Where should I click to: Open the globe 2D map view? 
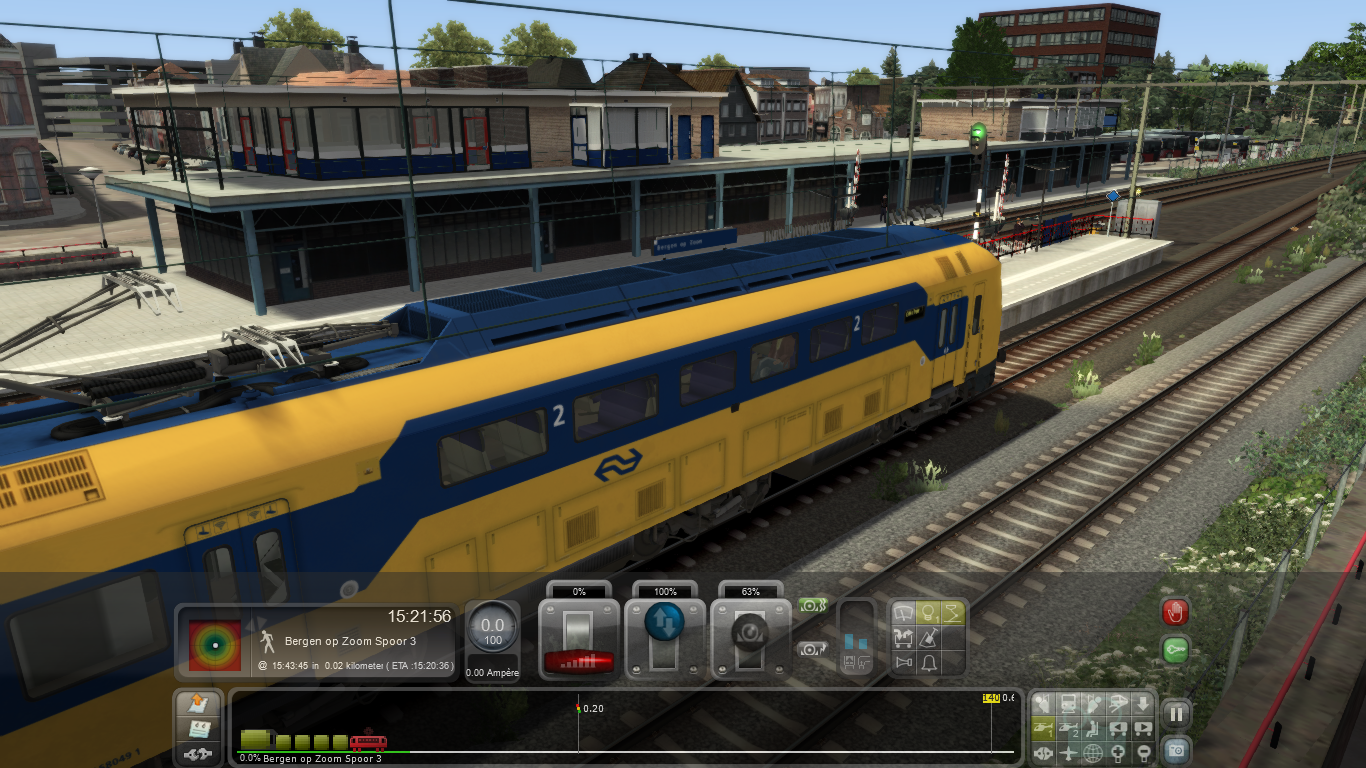pyautogui.click(x=1093, y=753)
